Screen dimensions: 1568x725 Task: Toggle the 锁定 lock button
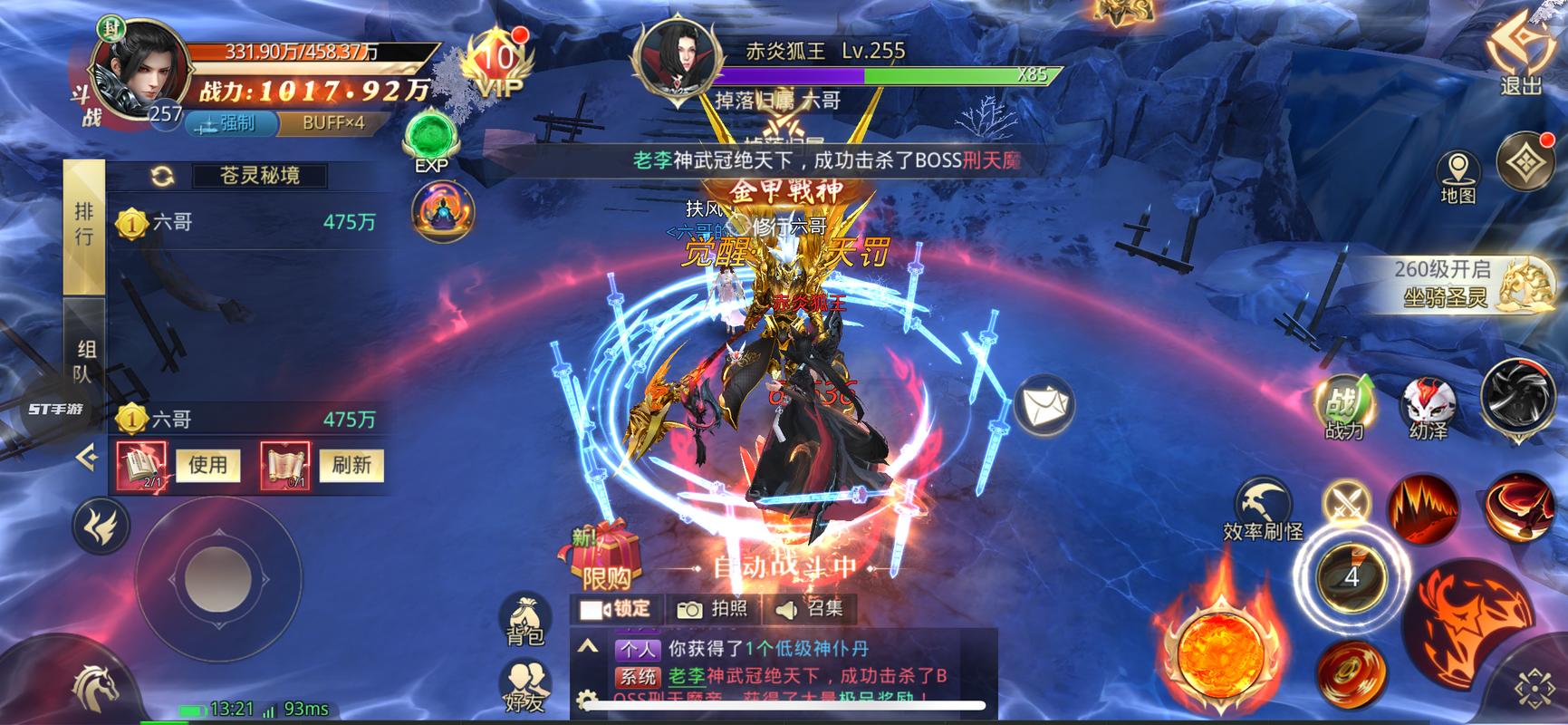617,609
